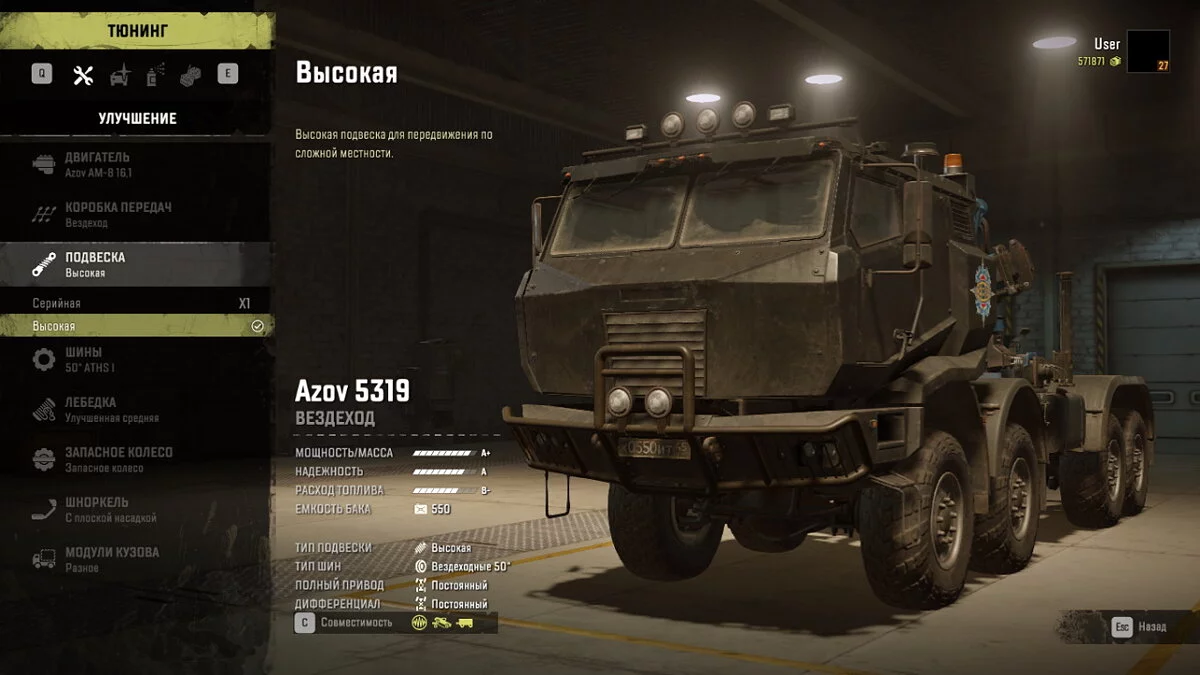This screenshot has height=675, width=1200.
Task: Select the Двигатель engine category
Action: 136,164
